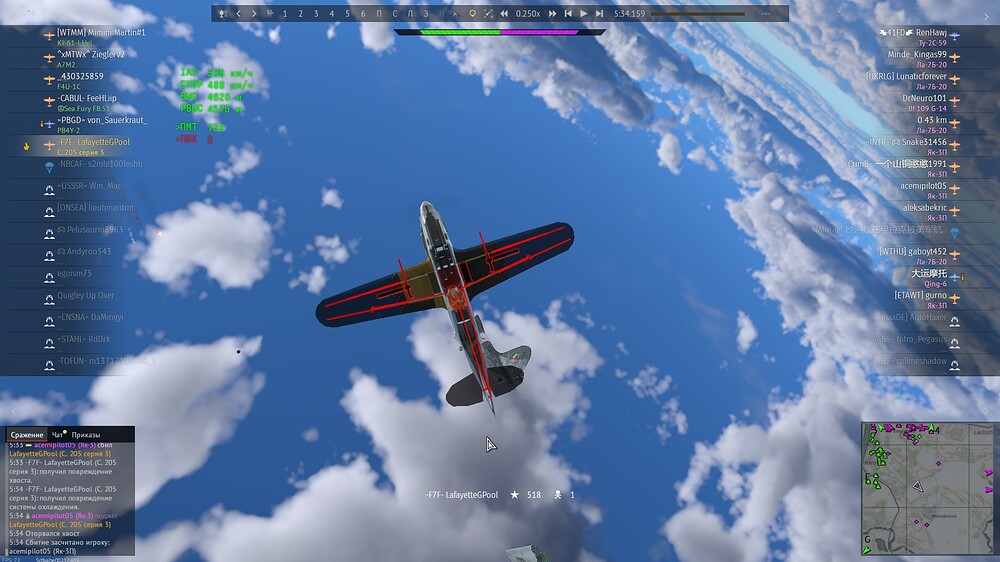Select camera preset number 6
The width and height of the screenshot is (1000, 562).
click(x=363, y=14)
